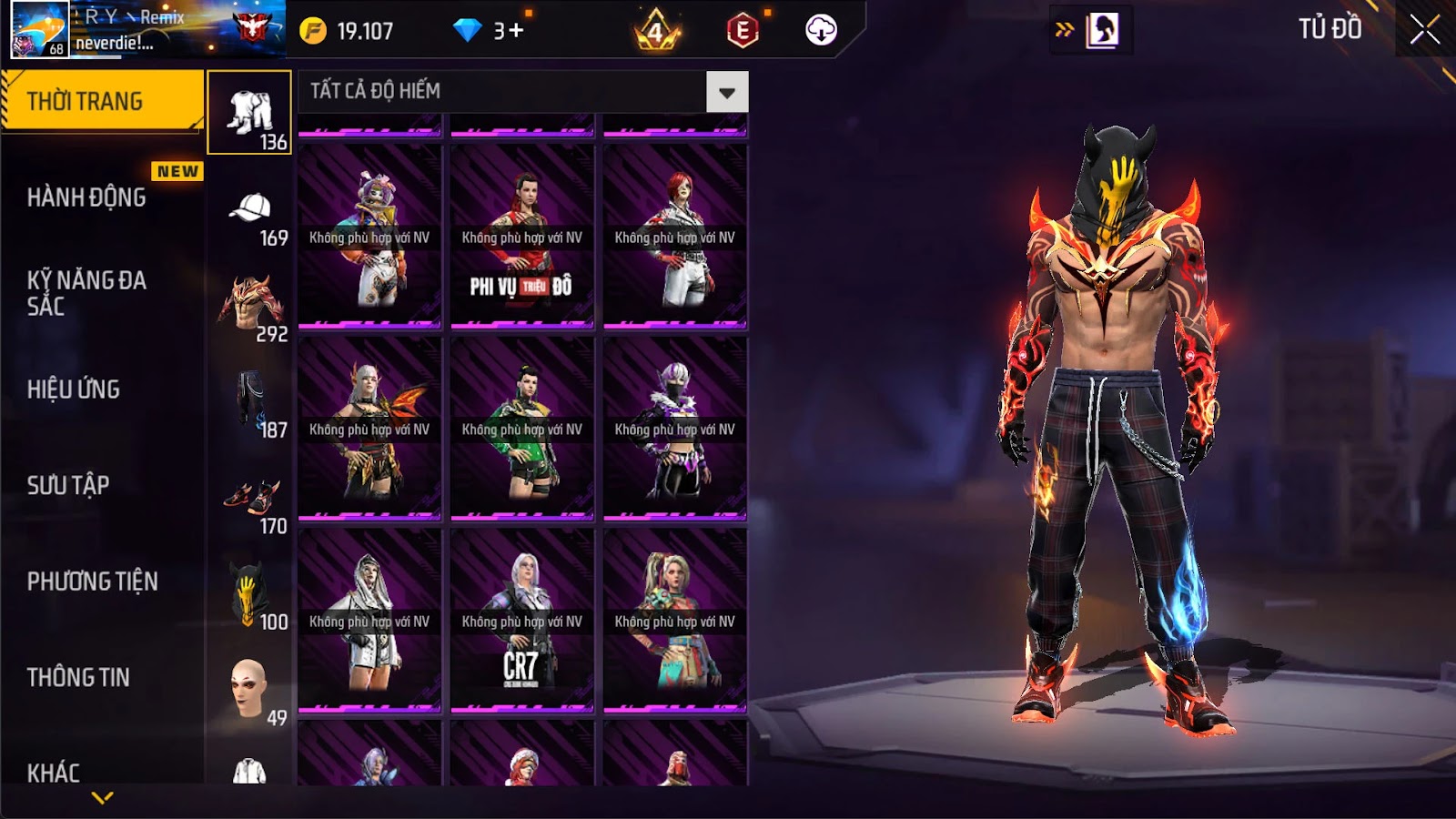Open the Phương Tiện tab
This screenshot has width=1456, height=819.
pyautogui.click(x=92, y=581)
